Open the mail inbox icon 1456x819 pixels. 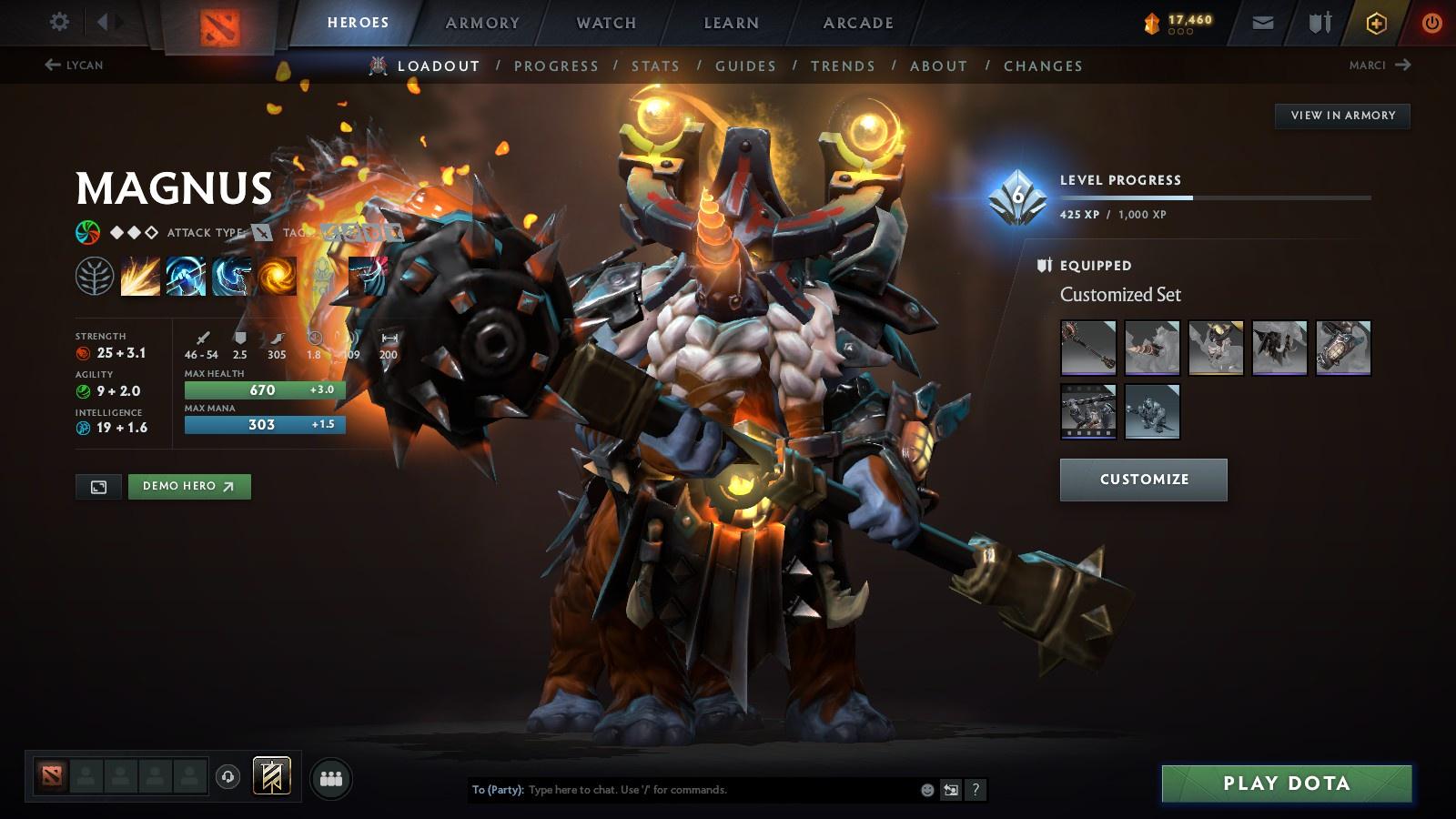pos(1262,20)
